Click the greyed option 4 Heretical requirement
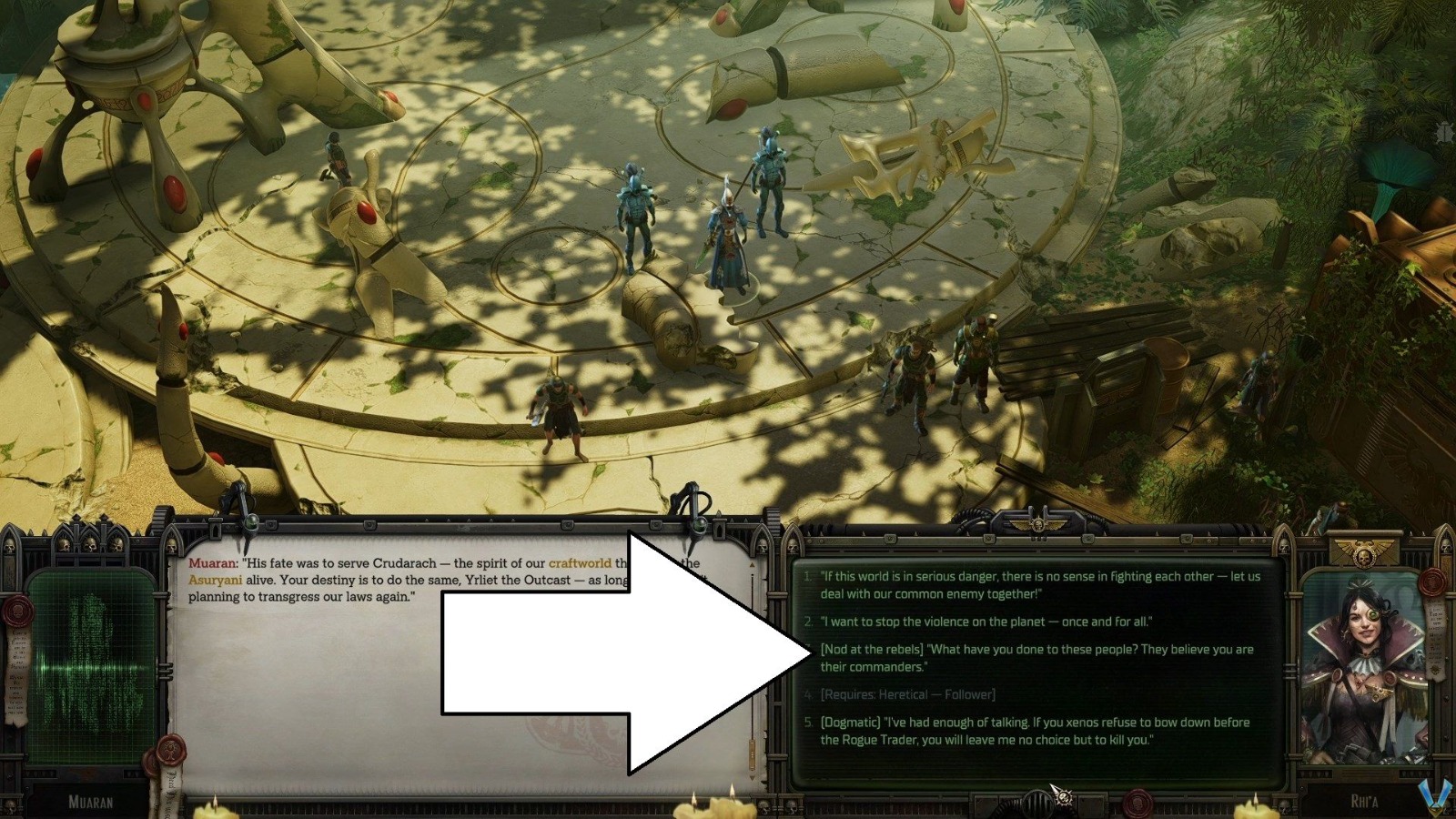The height and width of the screenshot is (819, 1456). (x=909, y=693)
